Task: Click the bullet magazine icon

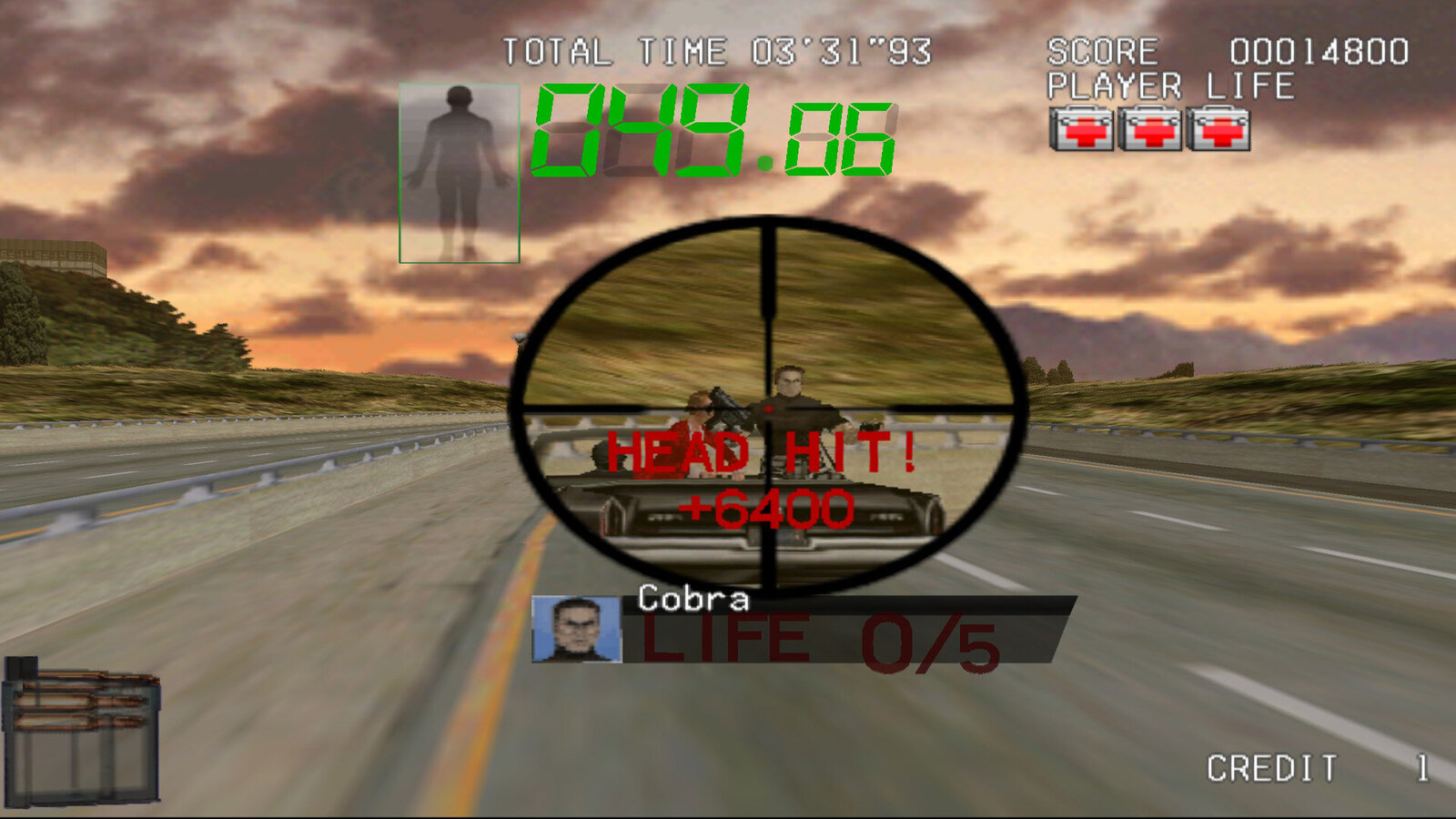Action: point(82,731)
